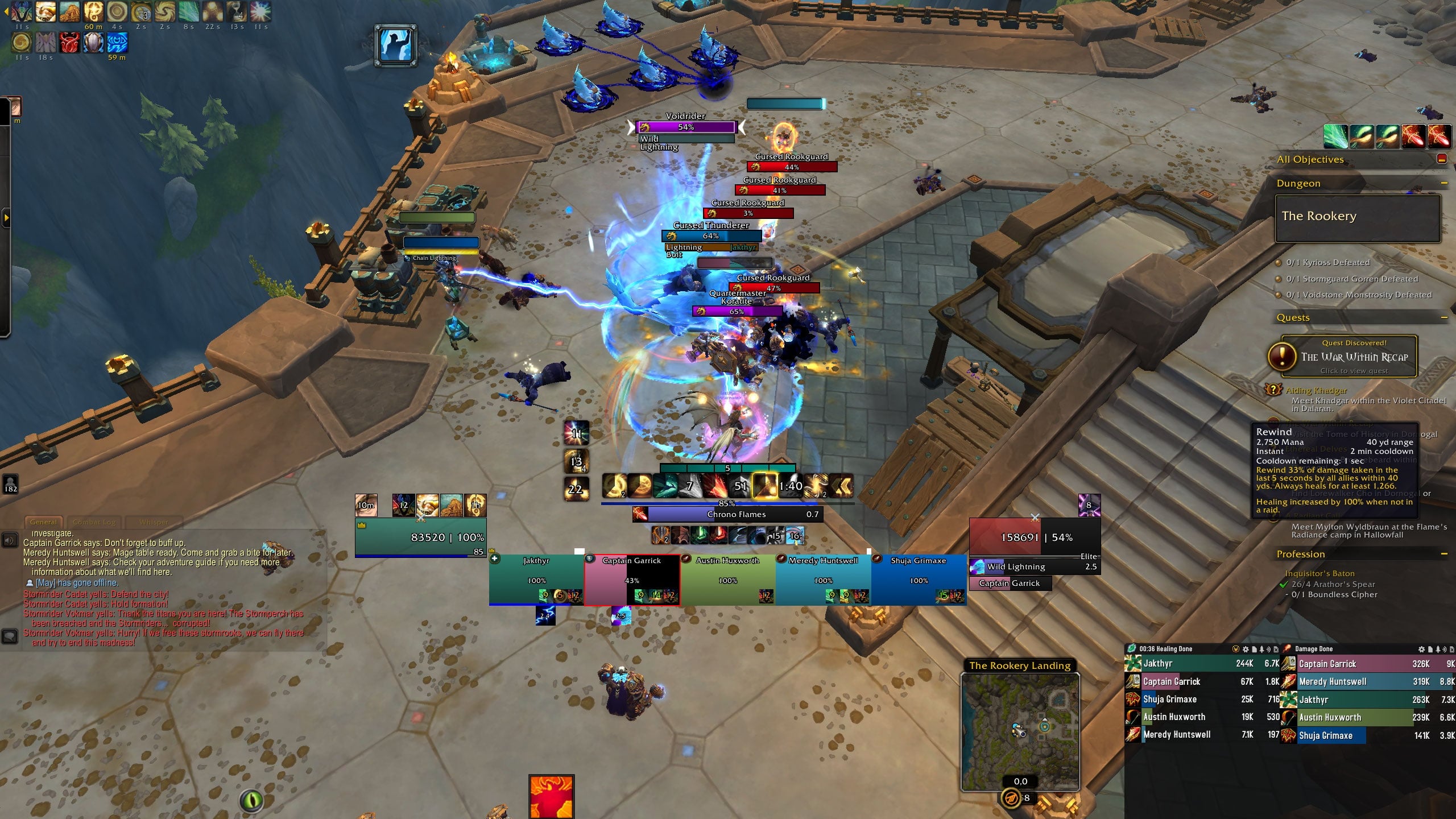1456x819 pixels.
Task: Click the teal dragon ability icon on the action bar
Action: click(665, 486)
